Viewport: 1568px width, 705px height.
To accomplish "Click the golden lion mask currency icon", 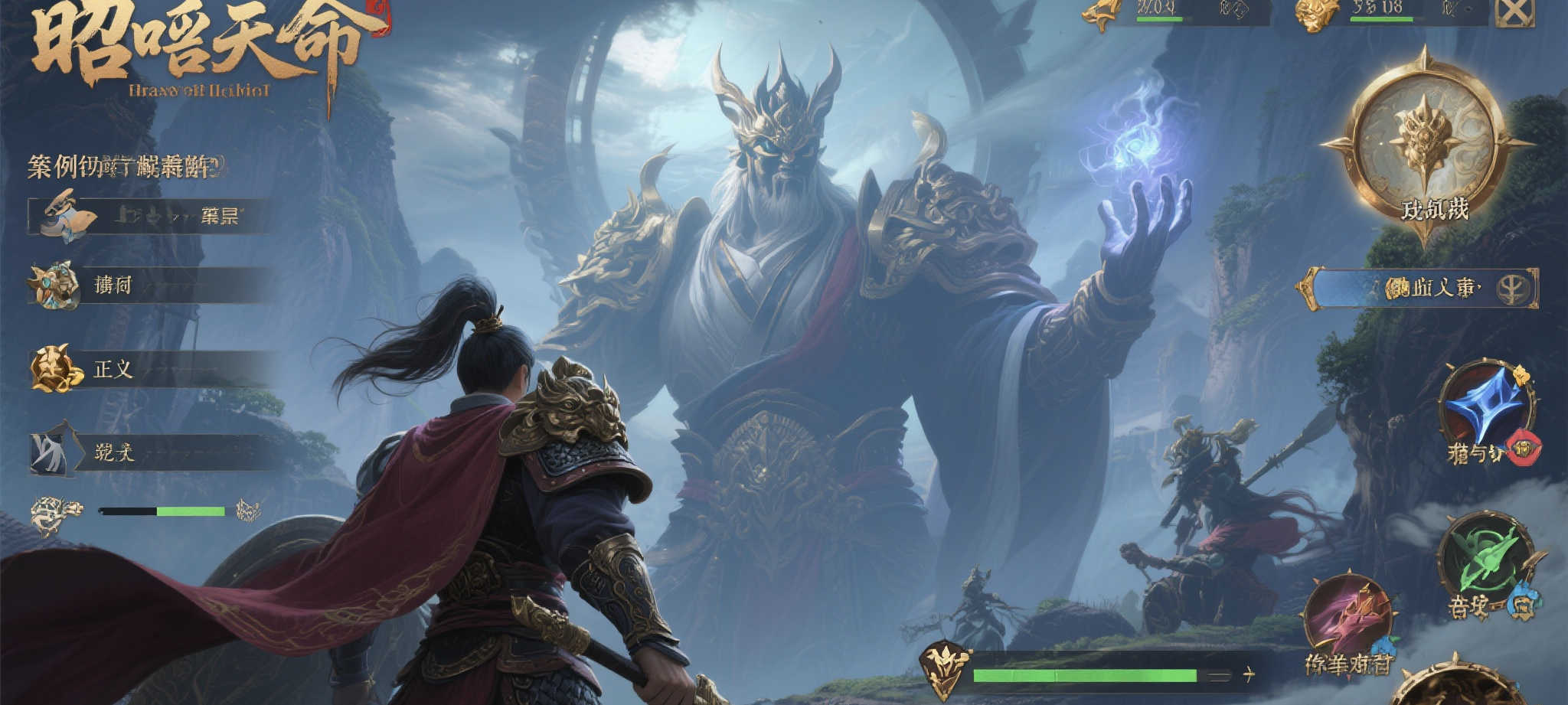I will (1316, 15).
